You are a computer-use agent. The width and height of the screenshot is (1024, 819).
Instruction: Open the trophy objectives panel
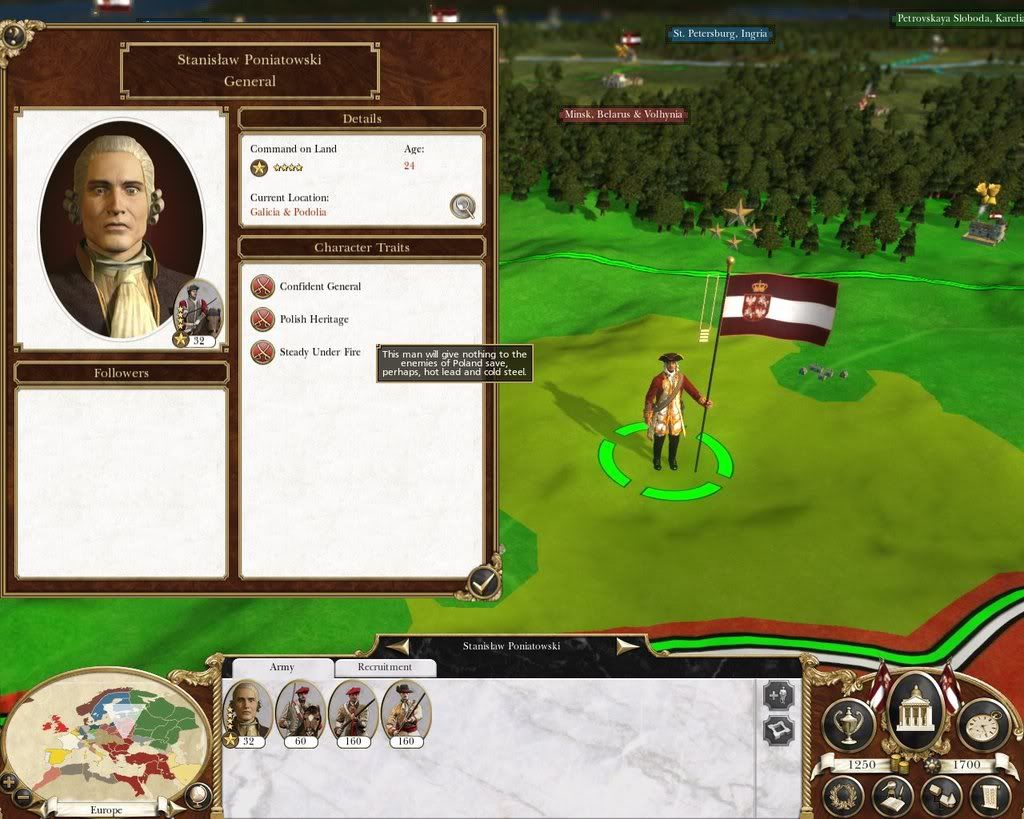848,724
